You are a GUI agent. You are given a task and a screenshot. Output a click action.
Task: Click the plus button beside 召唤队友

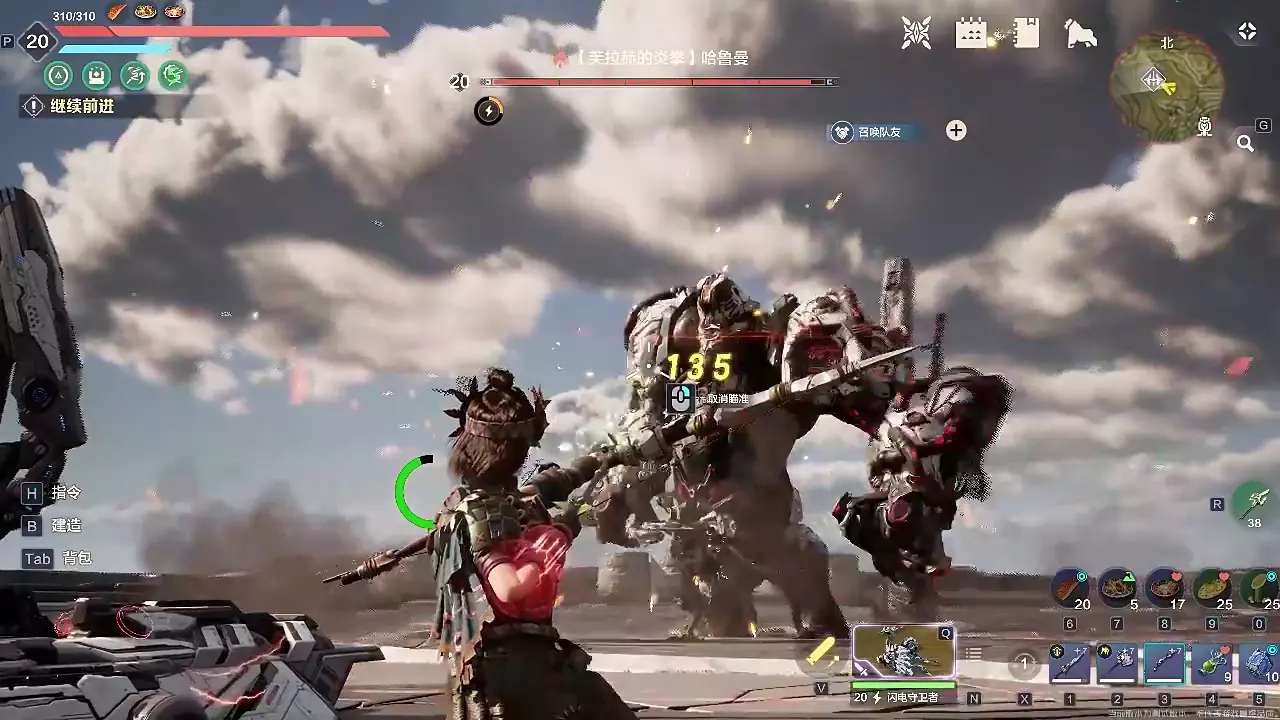tap(956, 131)
